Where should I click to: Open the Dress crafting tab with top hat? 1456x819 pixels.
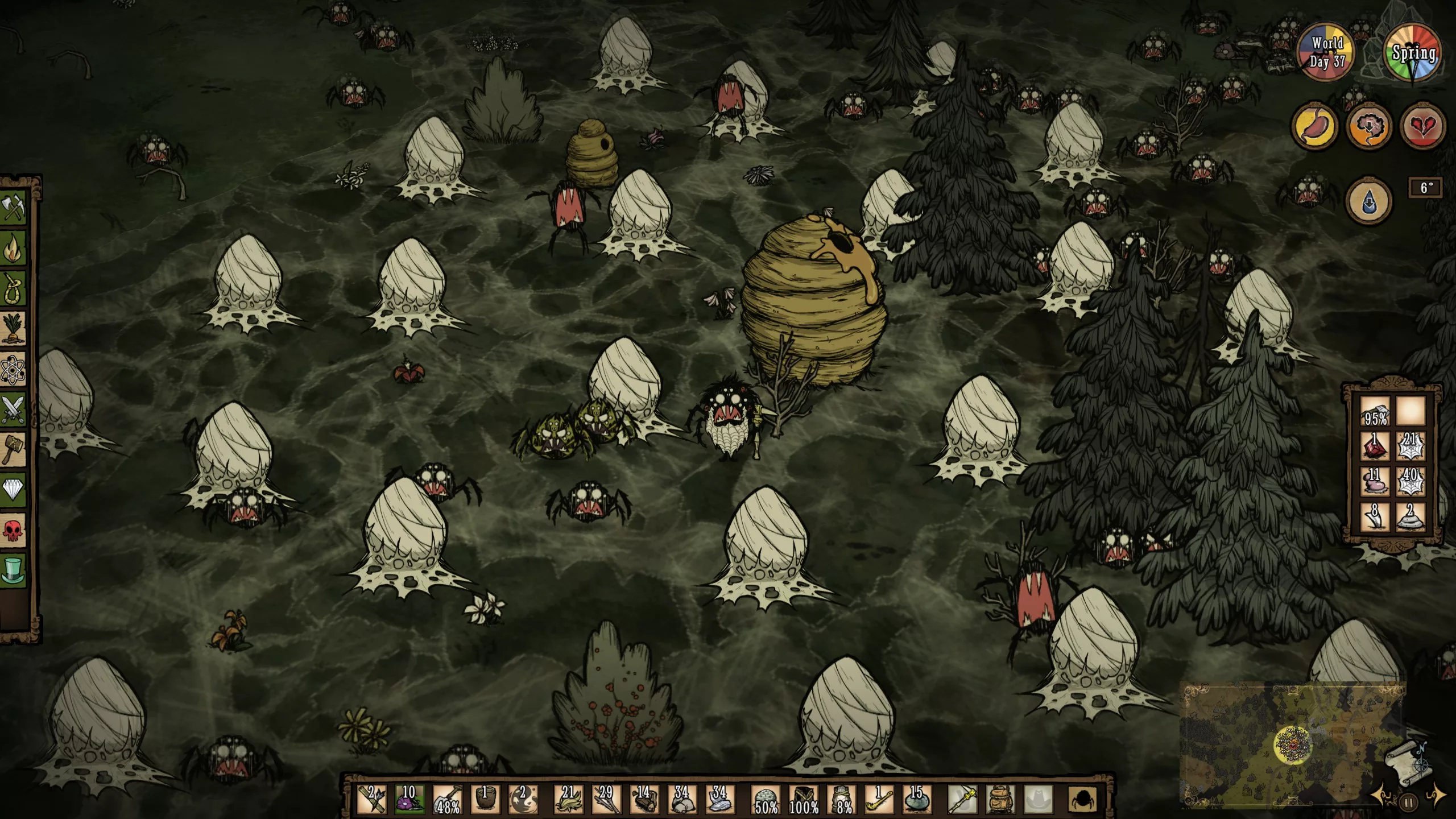click(x=14, y=569)
